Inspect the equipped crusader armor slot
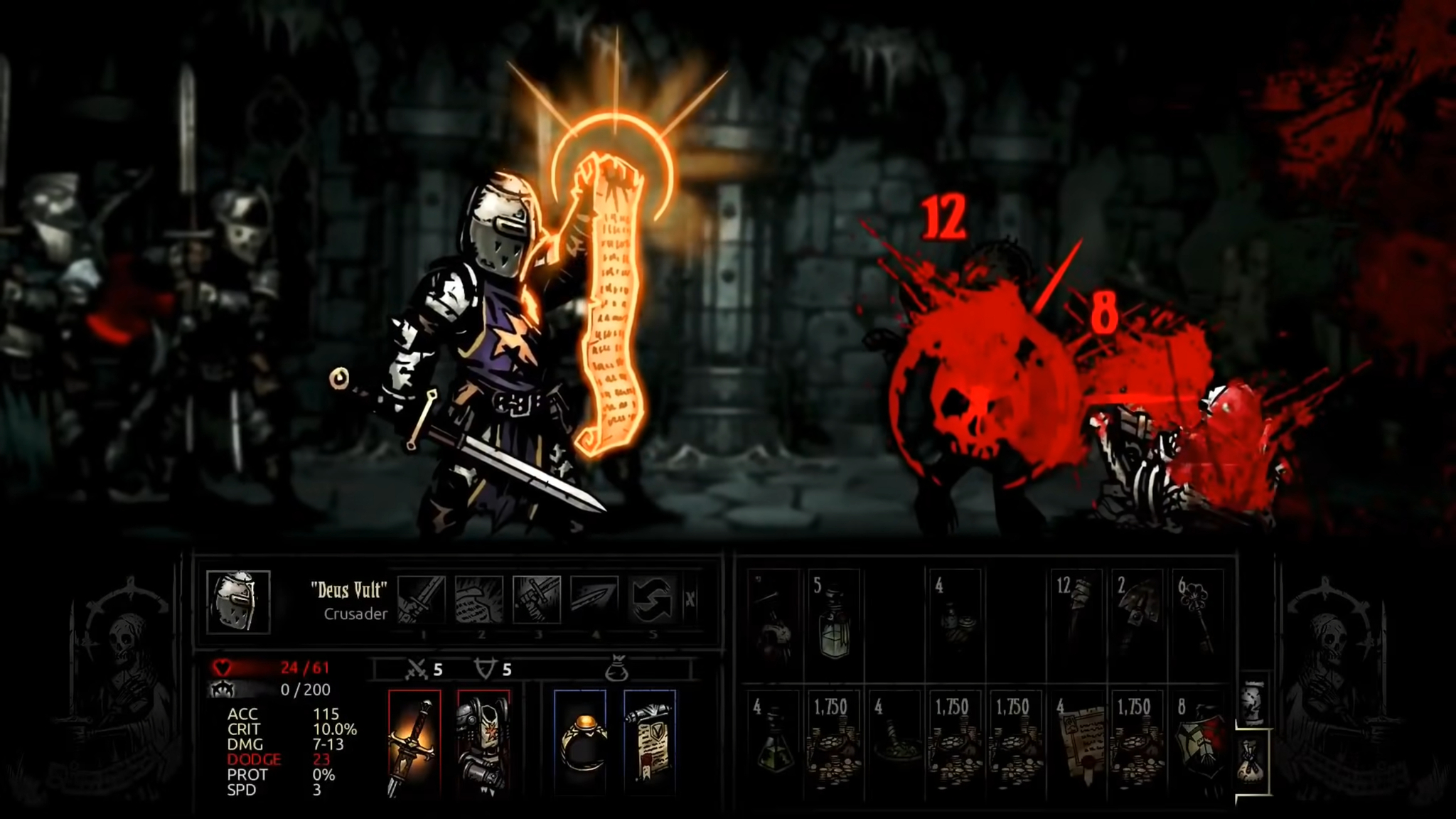 point(483,744)
